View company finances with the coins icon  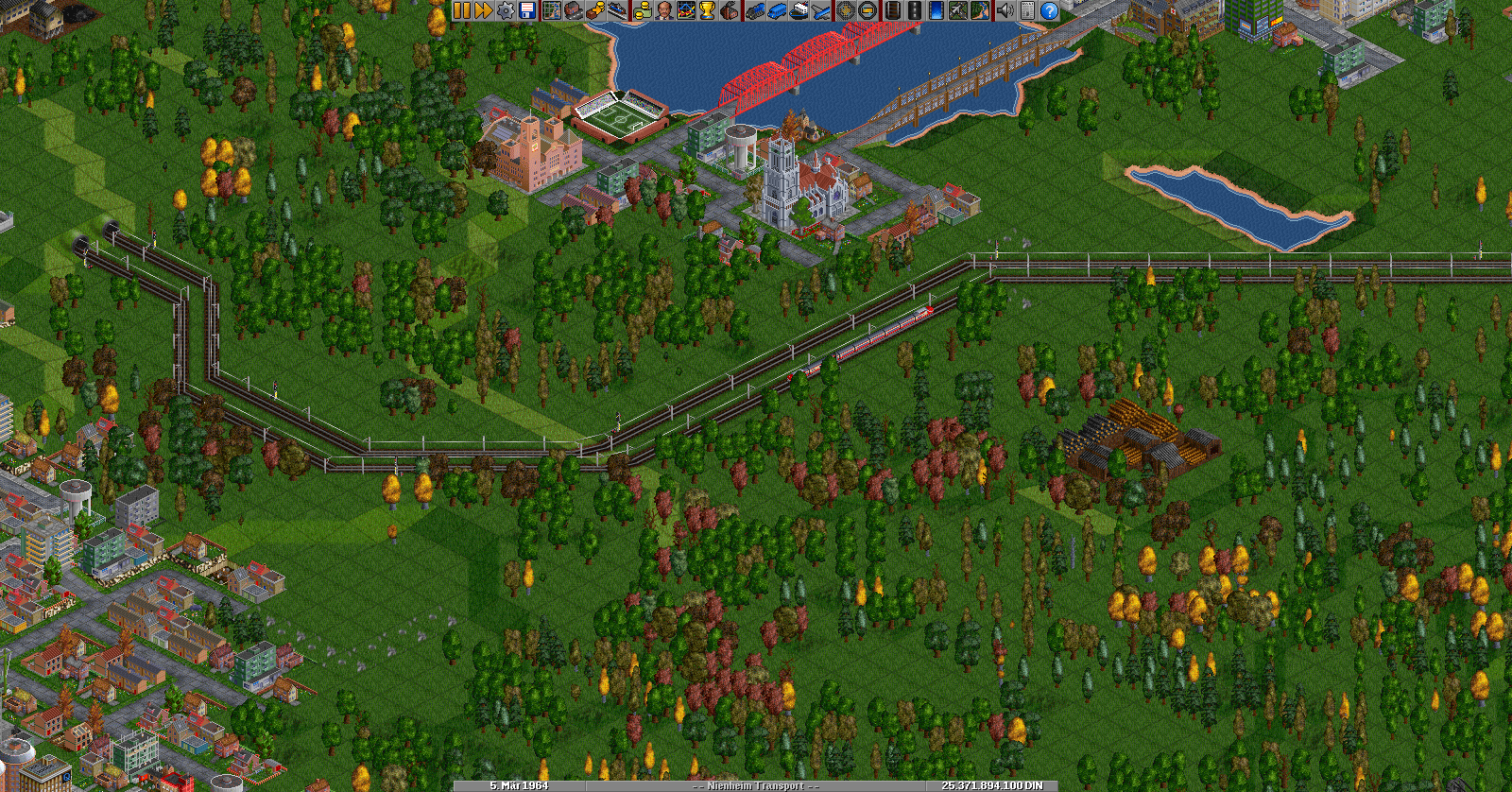pos(642,10)
